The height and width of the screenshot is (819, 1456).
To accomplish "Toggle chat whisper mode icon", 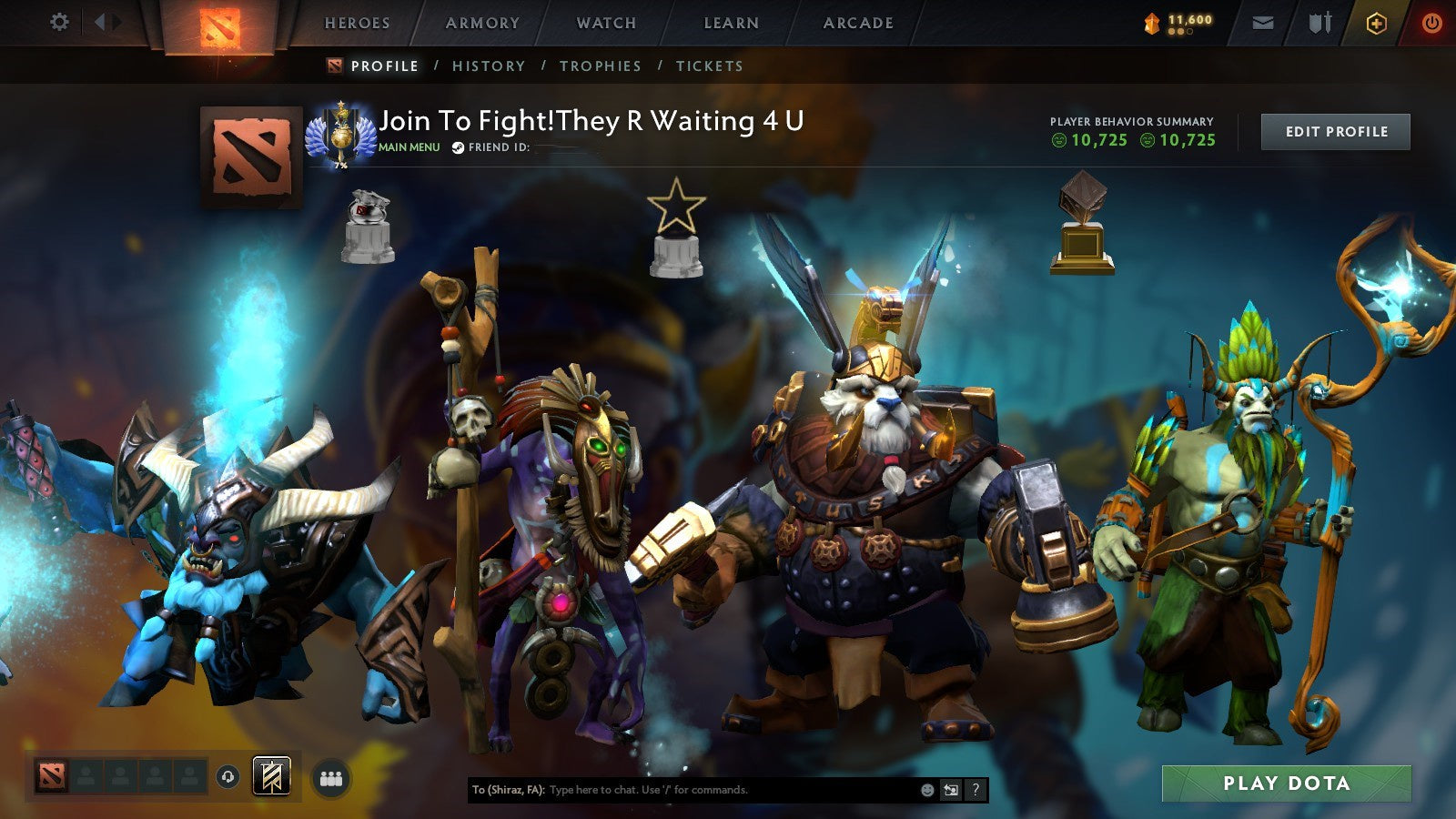I will [951, 790].
